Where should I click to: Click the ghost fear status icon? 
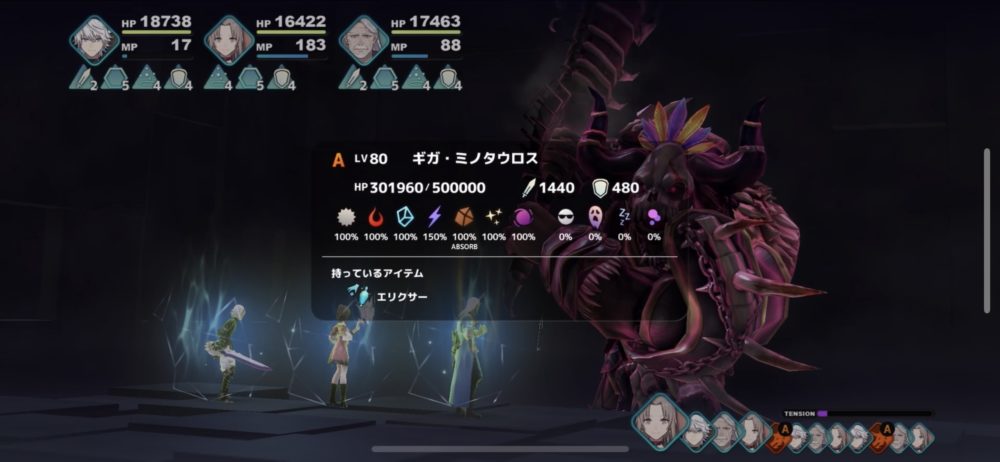pos(595,217)
